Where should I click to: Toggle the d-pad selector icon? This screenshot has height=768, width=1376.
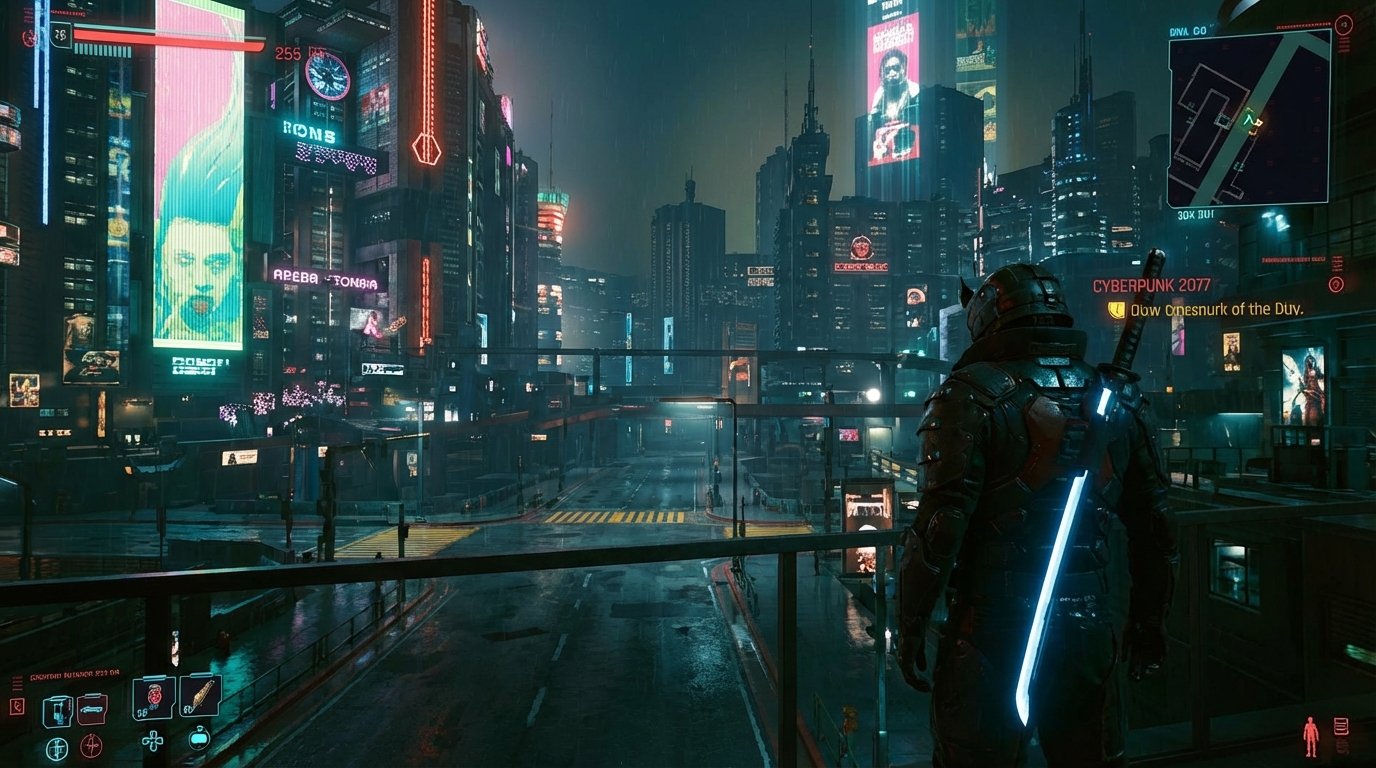click(x=153, y=740)
